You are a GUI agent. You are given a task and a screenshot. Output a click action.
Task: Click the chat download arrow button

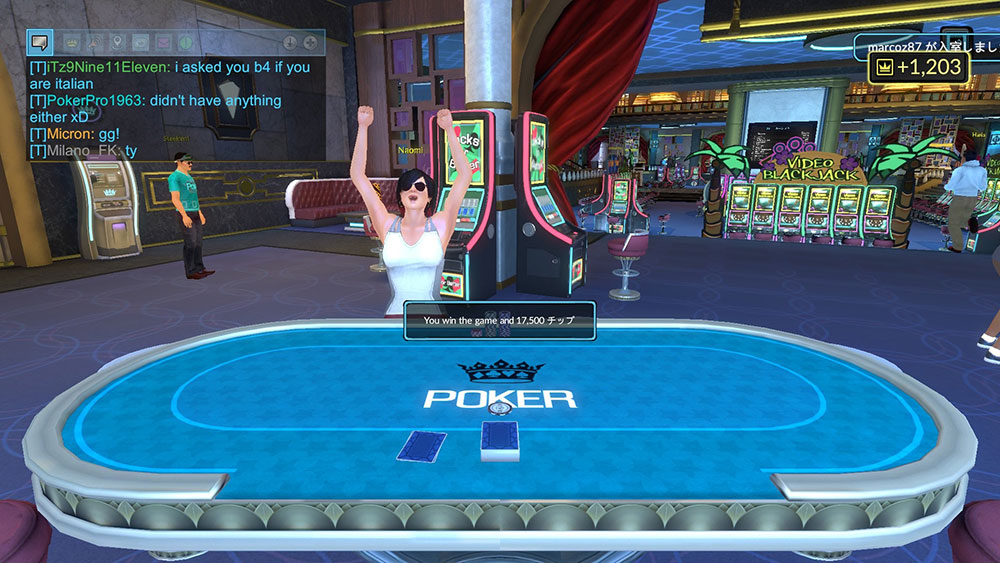tap(290, 42)
